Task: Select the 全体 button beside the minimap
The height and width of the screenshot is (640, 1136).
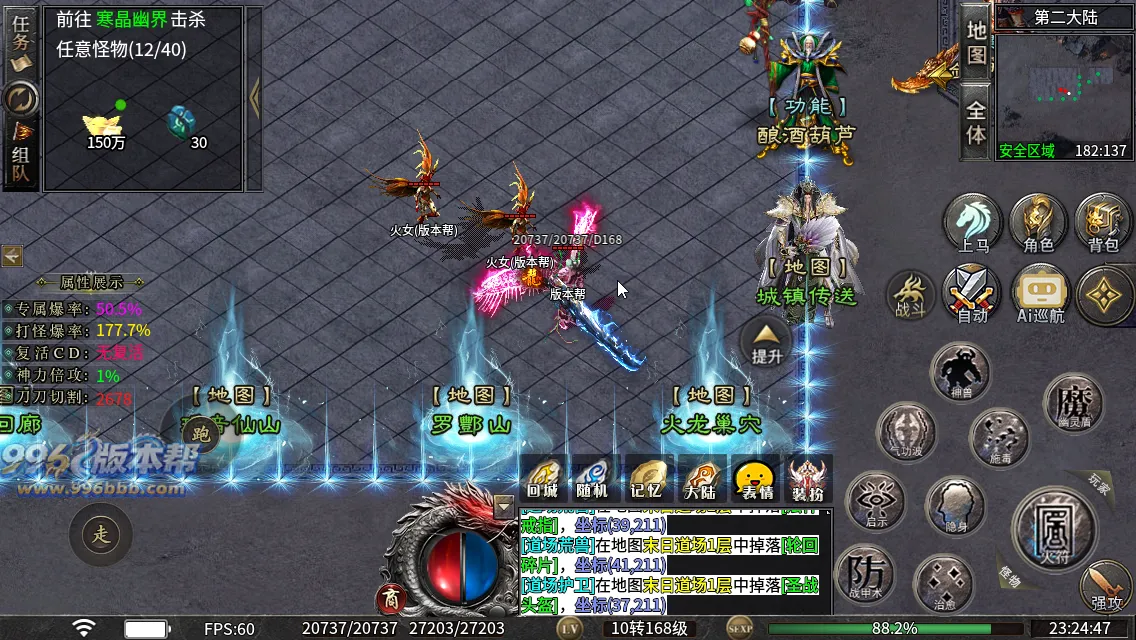Action: click(x=976, y=122)
